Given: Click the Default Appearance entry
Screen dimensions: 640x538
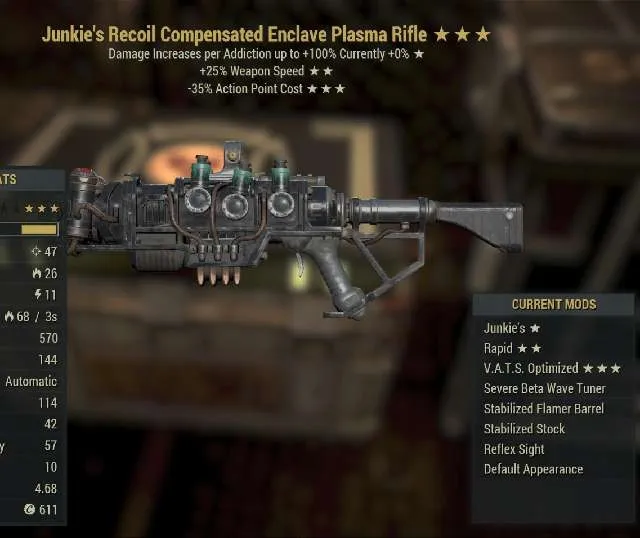Looking at the screenshot, I should 533,469.
